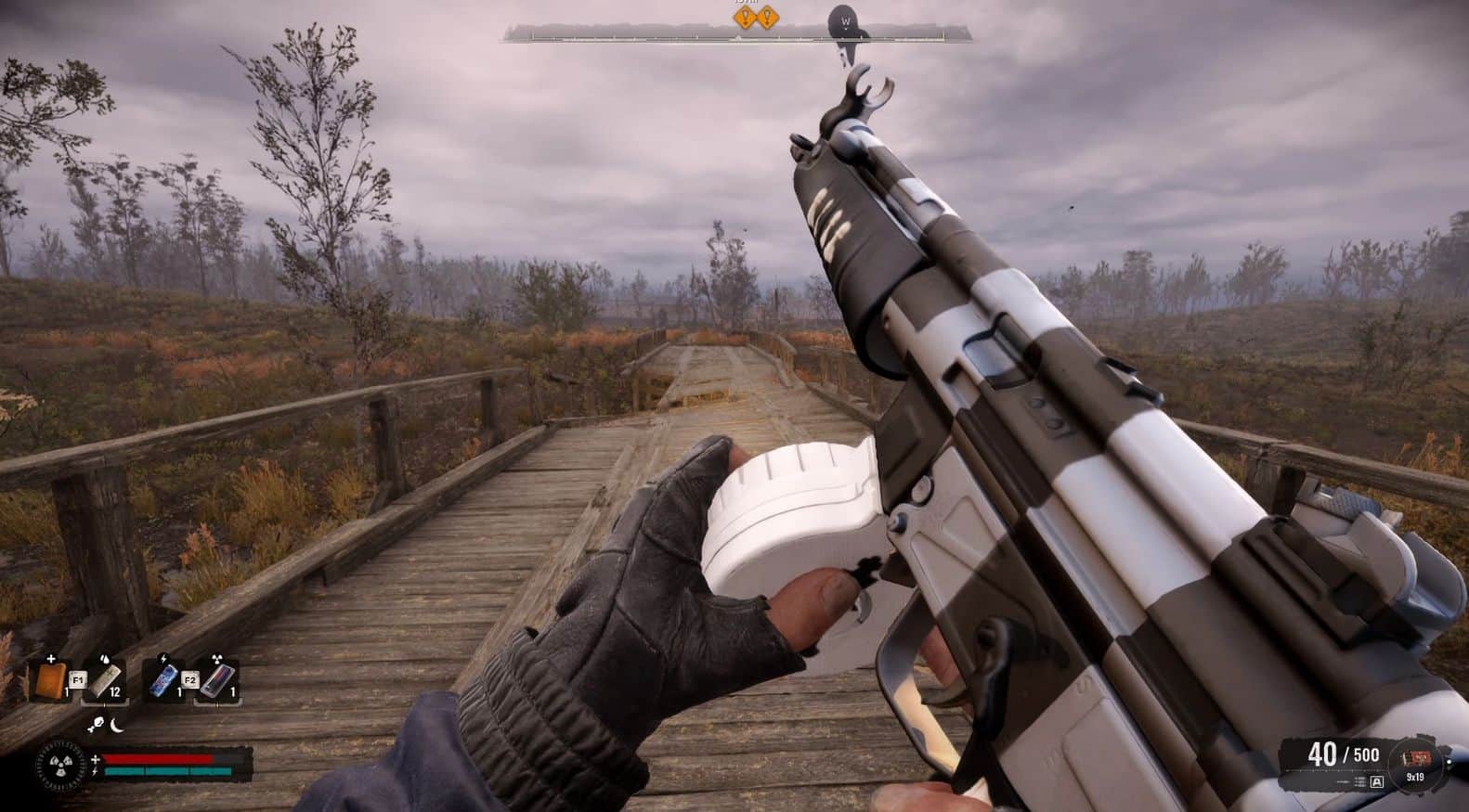Use the bandage quick slot with 12
The width and height of the screenshot is (1469, 812).
104,679
